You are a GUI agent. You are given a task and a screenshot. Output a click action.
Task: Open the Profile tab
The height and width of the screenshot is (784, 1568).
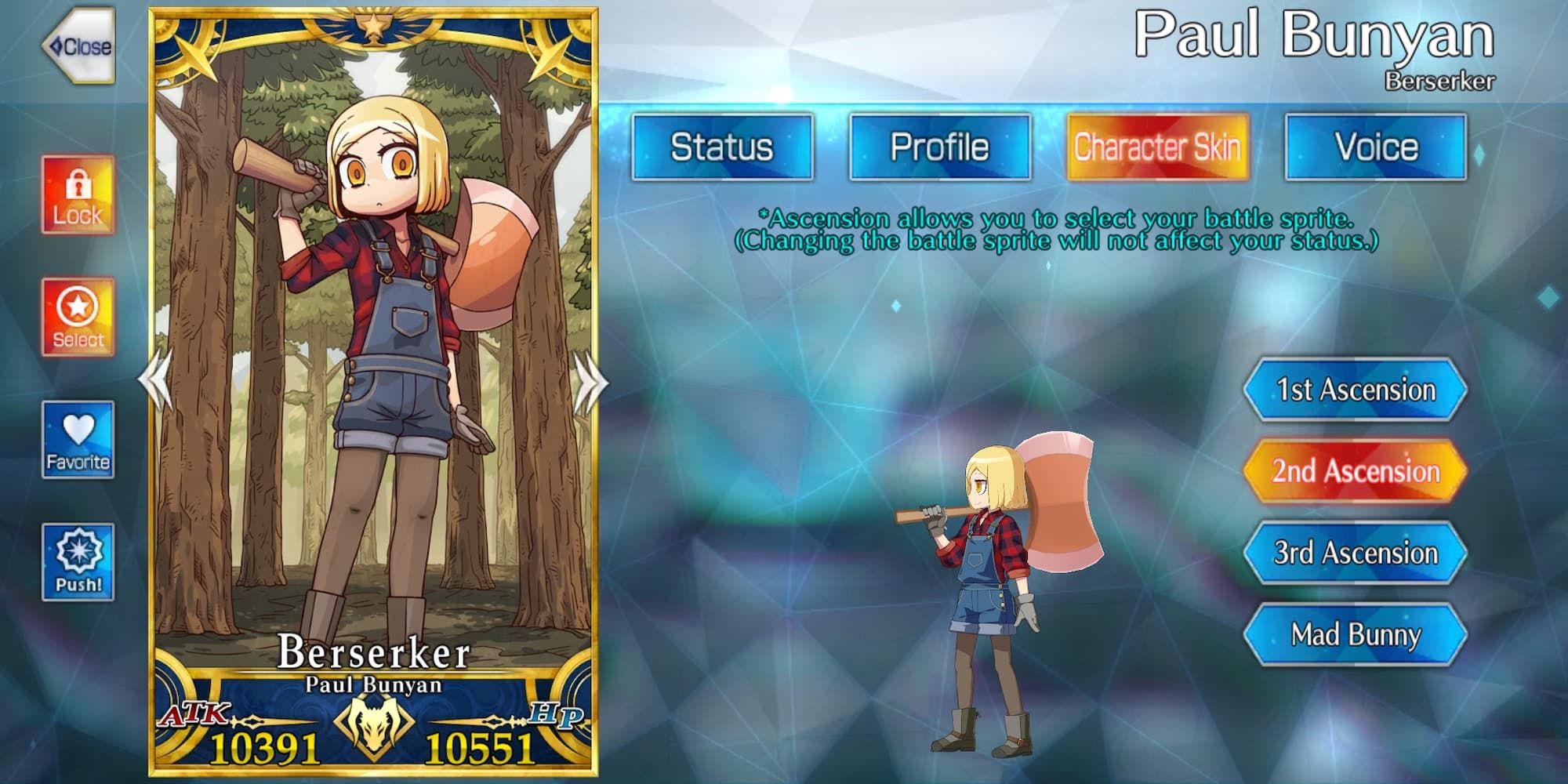(939, 145)
